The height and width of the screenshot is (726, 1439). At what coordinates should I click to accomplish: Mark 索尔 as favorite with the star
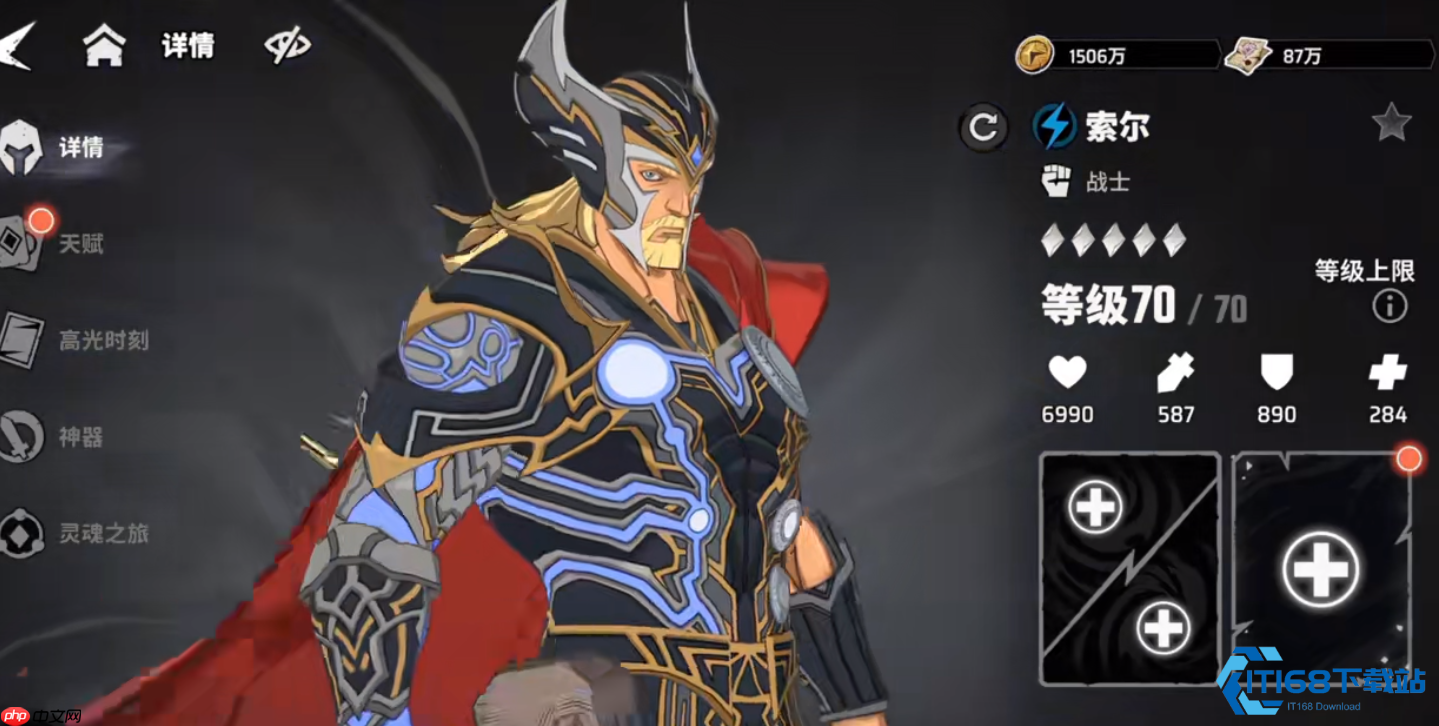[1391, 124]
